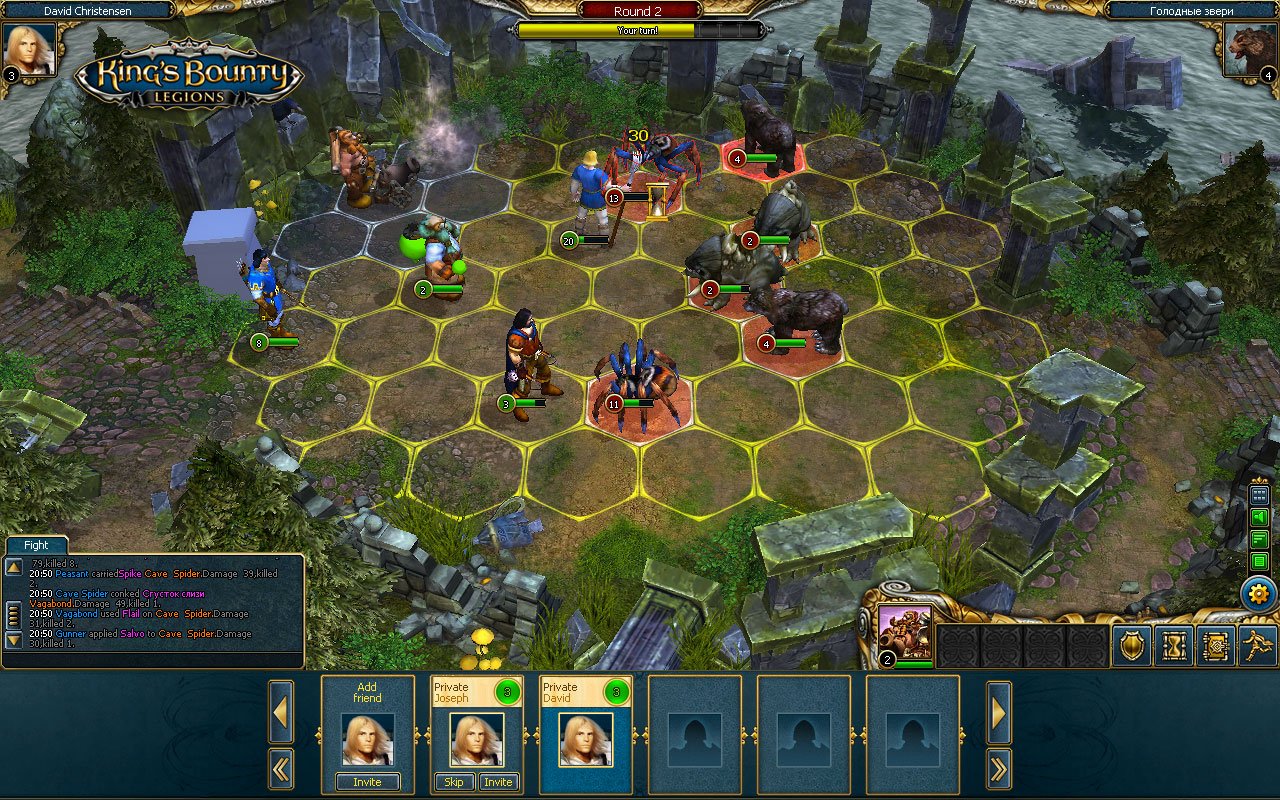This screenshot has width=1280, height=800.
Task: Open the game settings gear icon
Action: [1258, 593]
